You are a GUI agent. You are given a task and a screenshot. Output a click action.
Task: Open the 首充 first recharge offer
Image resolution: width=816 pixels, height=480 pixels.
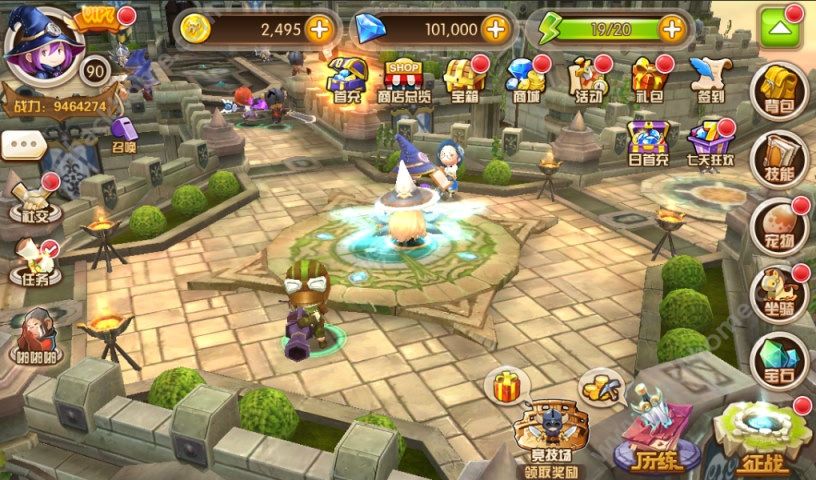(x=345, y=80)
